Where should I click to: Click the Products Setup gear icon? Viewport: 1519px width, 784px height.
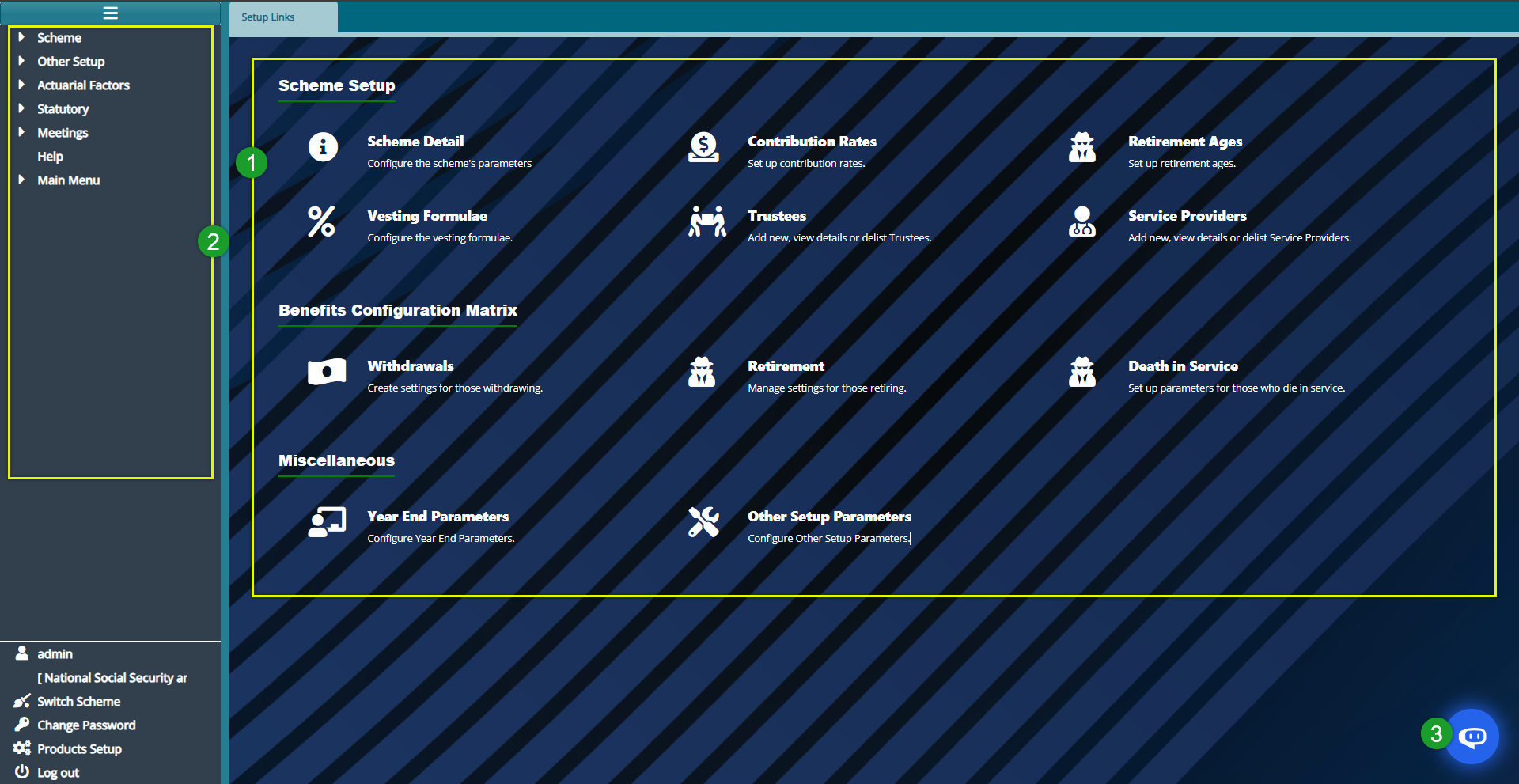coord(21,748)
